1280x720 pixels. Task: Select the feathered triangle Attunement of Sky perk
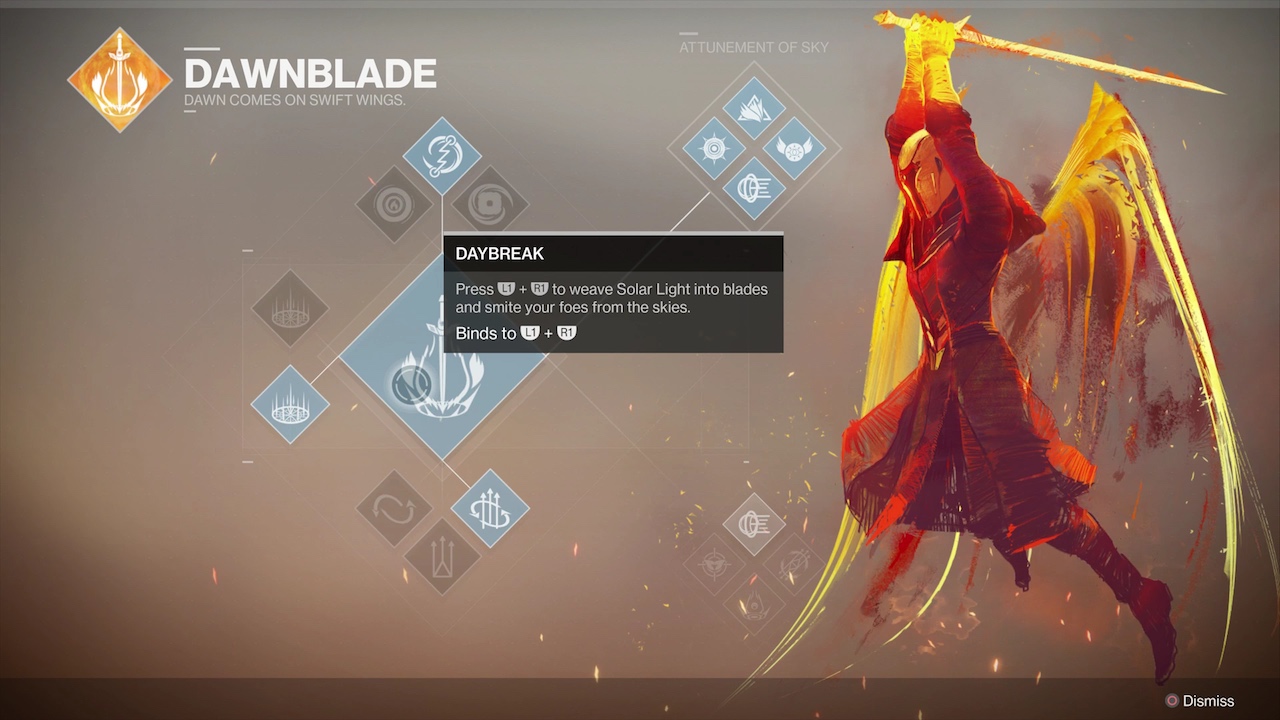754,109
